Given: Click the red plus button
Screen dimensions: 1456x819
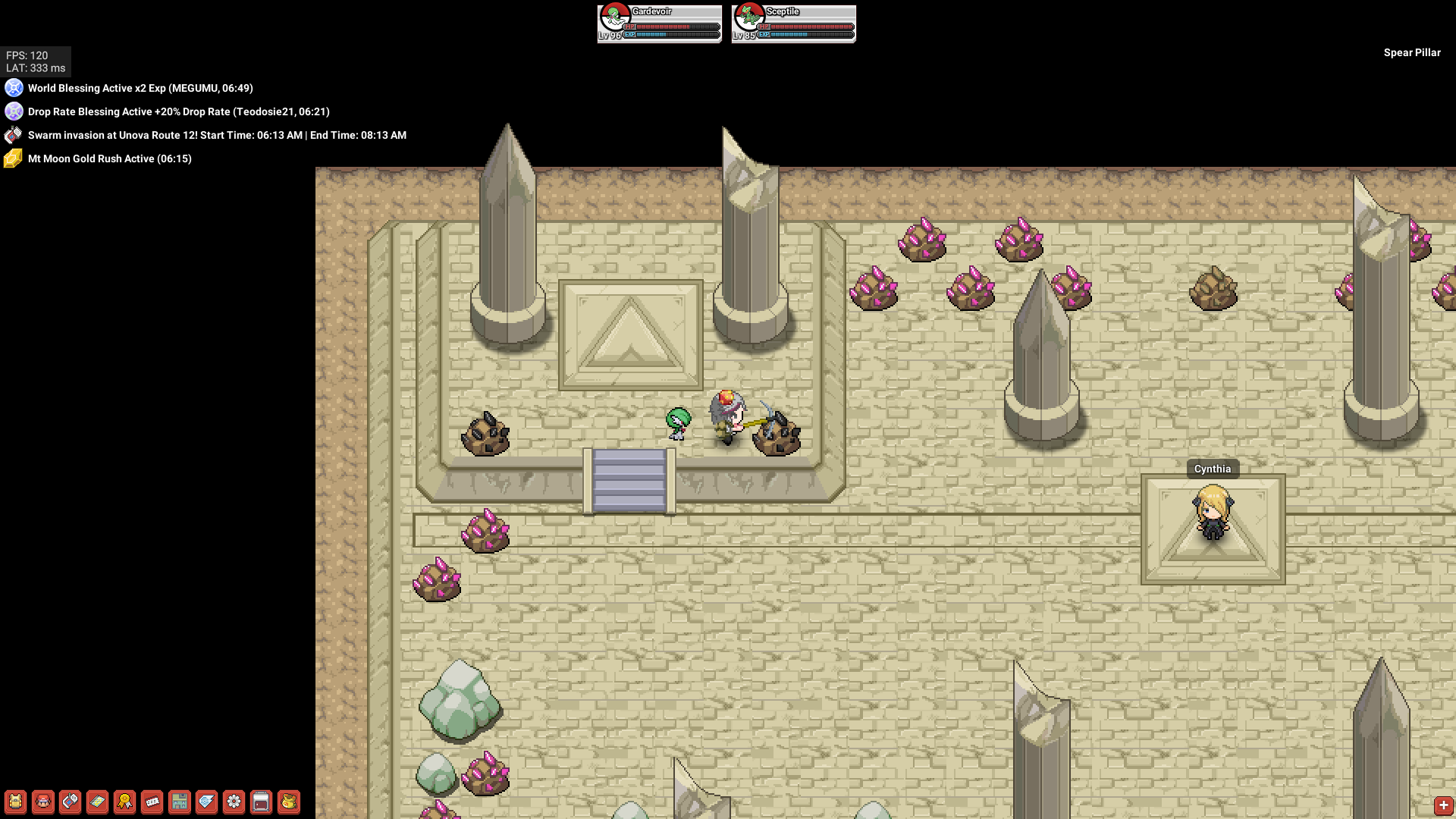Looking at the screenshot, I should [x=1443, y=805].
